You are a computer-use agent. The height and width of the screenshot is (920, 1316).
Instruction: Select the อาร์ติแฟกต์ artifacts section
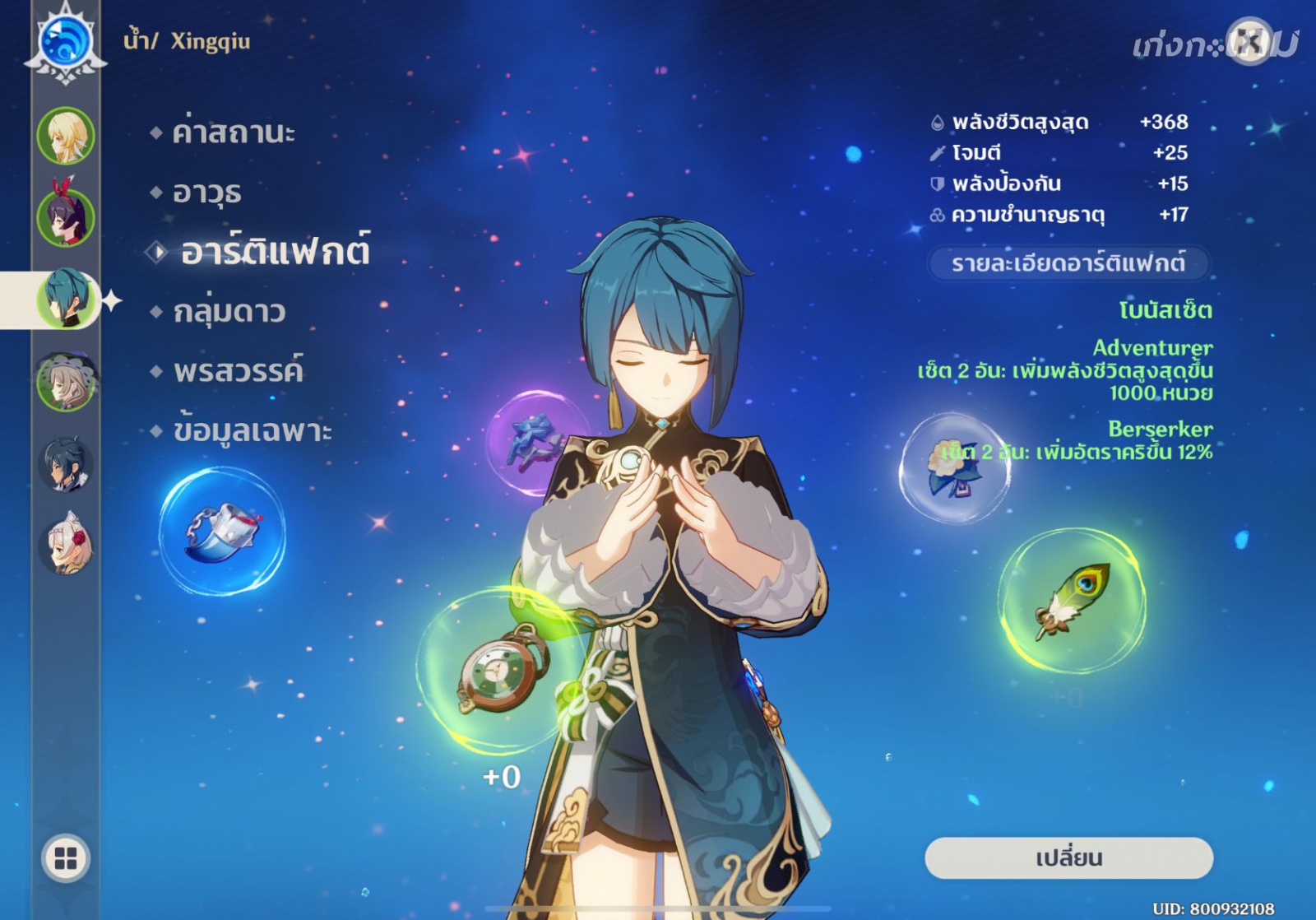[x=275, y=252]
